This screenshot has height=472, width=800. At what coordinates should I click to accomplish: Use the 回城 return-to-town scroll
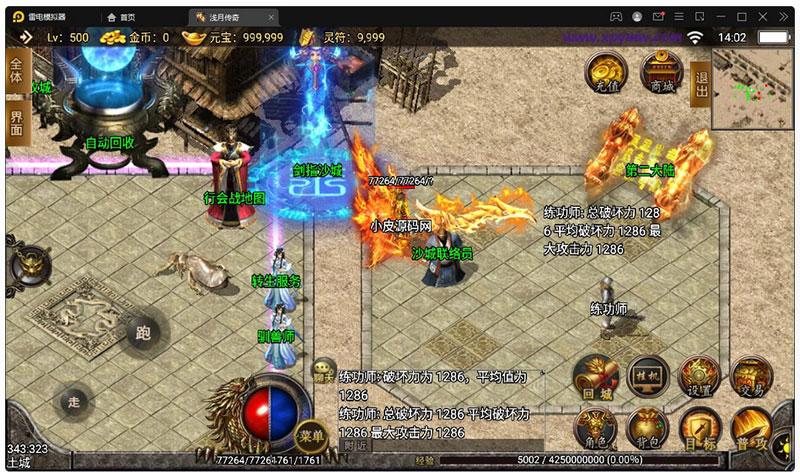click(598, 378)
